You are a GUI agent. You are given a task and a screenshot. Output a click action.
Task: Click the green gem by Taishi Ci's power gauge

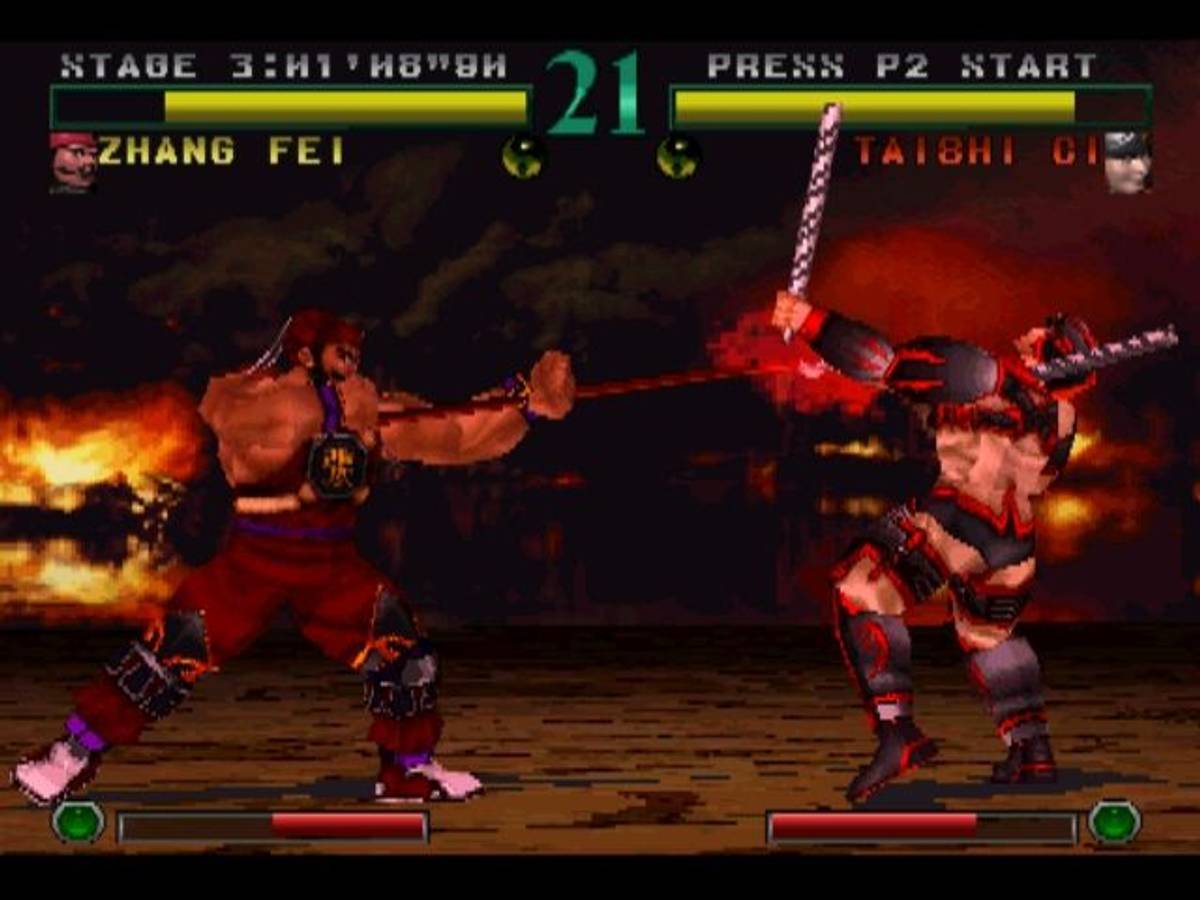[1114, 823]
